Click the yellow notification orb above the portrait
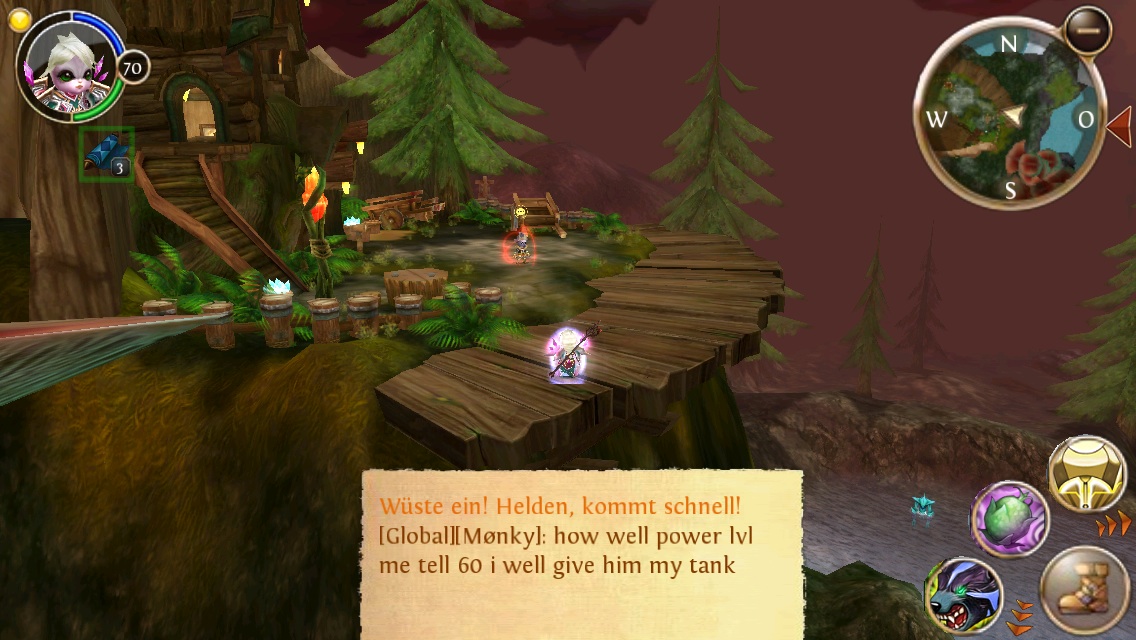The image size is (1136, 640). pyautogui.click(x=16, y=20)
